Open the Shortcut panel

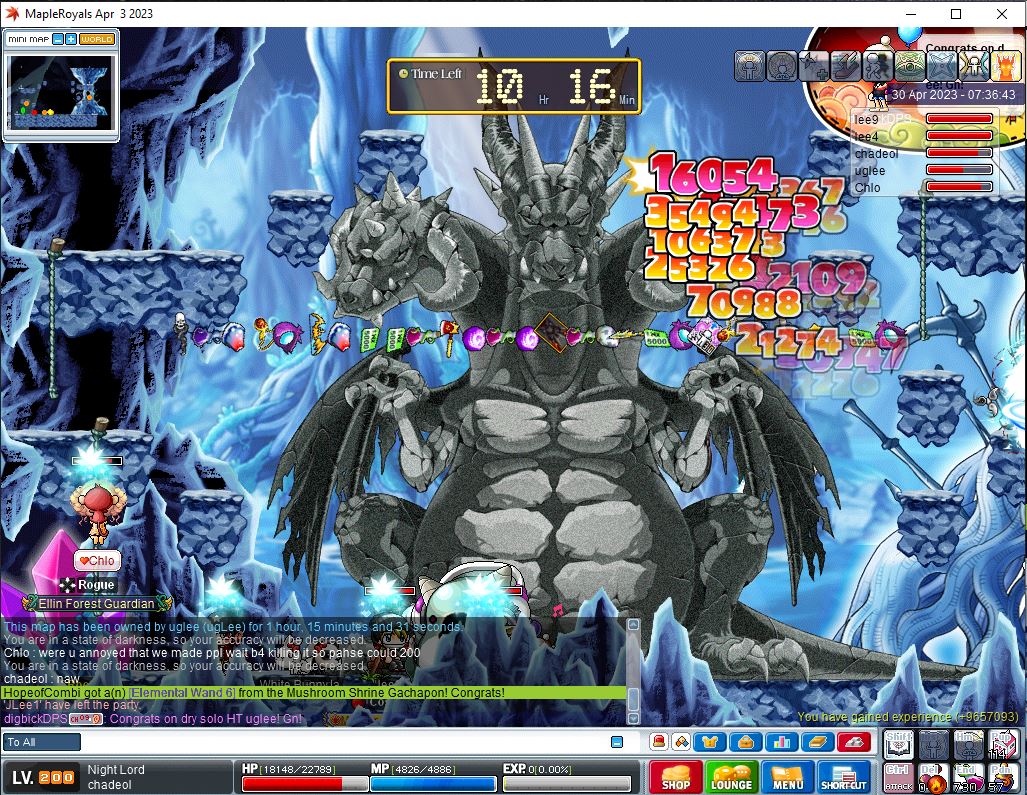pyautogui.click(x=844, y=777)
